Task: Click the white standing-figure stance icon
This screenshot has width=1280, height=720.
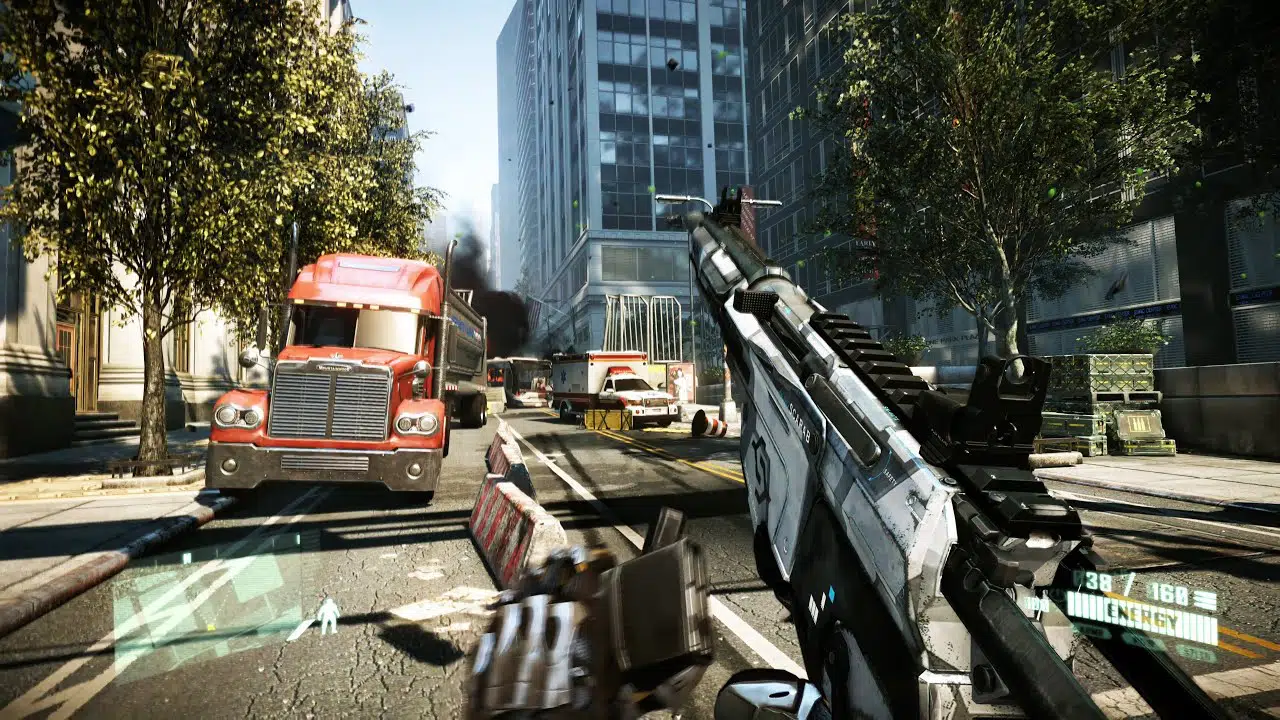Action: tap(328, 616)
